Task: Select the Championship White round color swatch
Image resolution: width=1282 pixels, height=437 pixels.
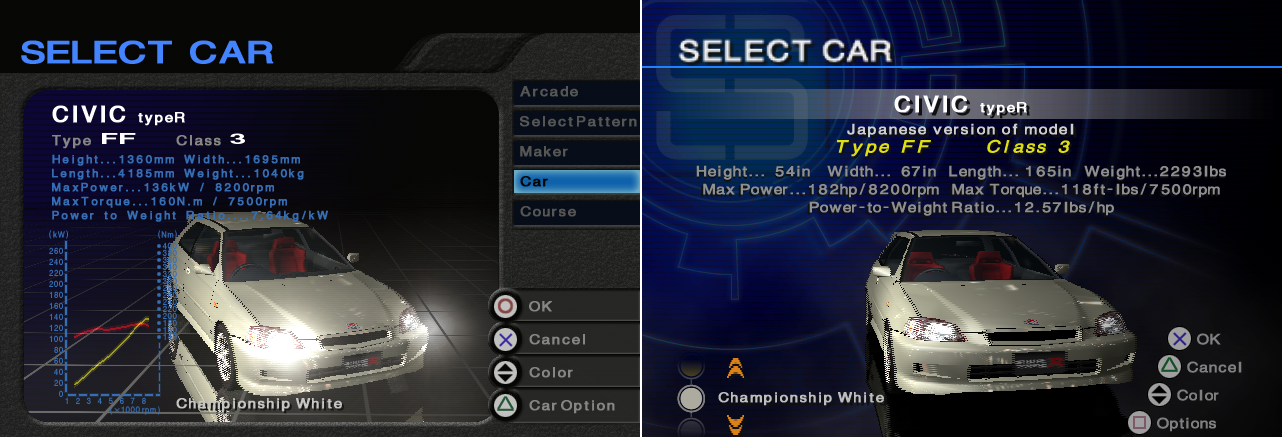Action: 691,398
